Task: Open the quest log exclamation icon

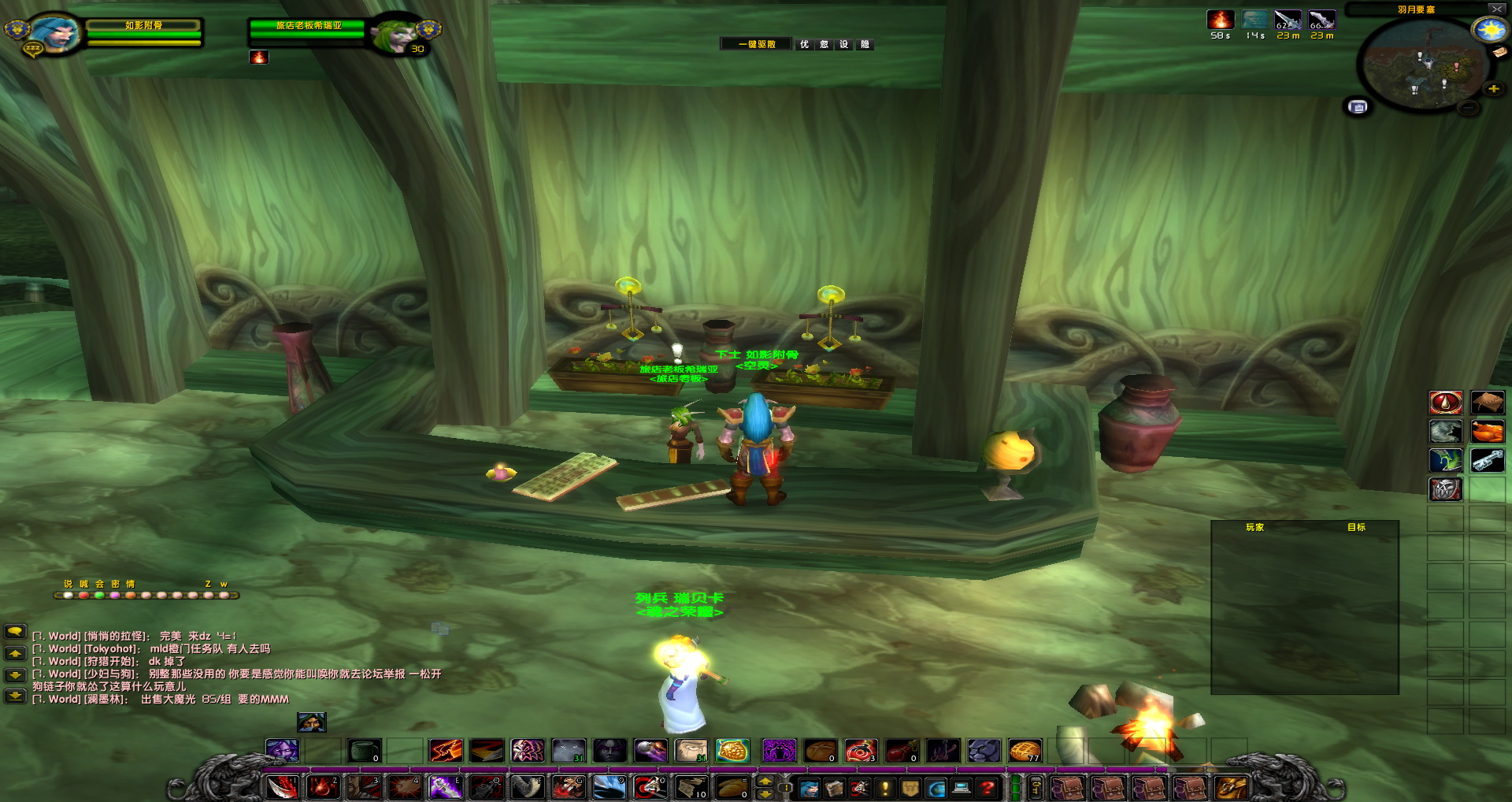Action: (x=884, y=788)
